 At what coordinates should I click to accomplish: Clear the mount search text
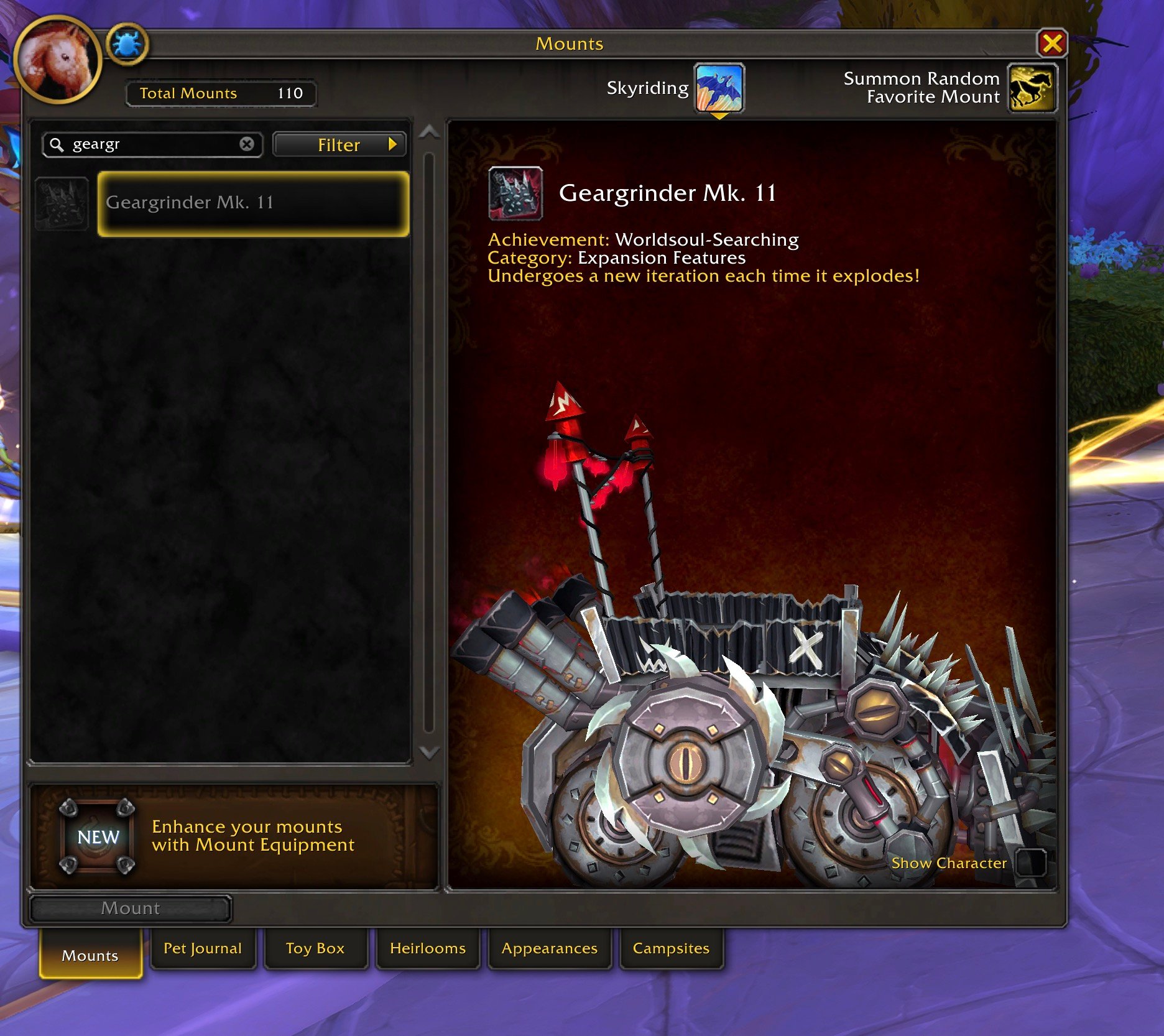(247, 144)
